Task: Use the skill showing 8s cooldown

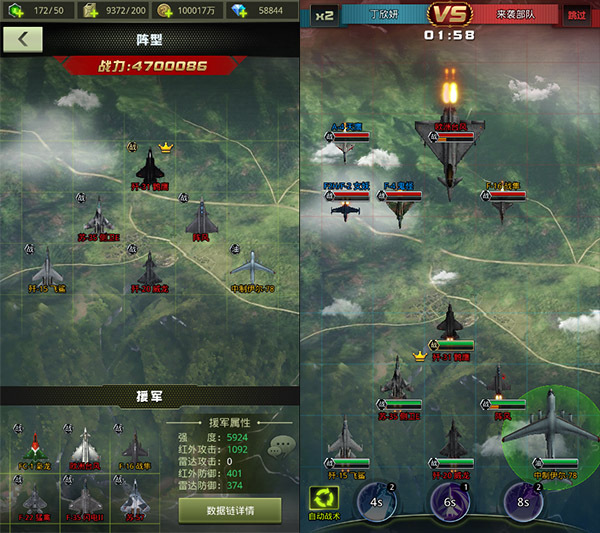Action: tap(523, 501)
